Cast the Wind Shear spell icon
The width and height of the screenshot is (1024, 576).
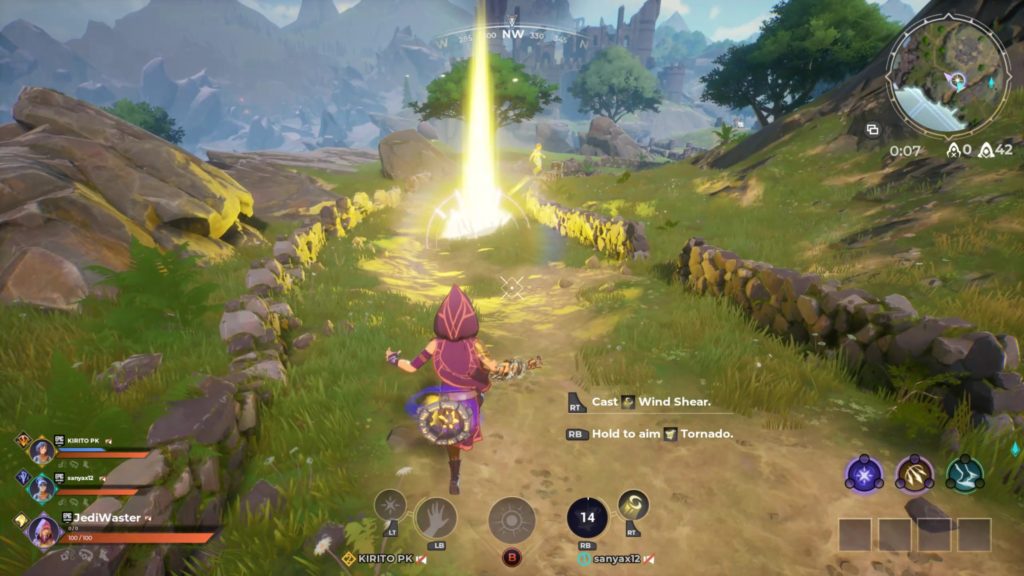tap(633, 505)
